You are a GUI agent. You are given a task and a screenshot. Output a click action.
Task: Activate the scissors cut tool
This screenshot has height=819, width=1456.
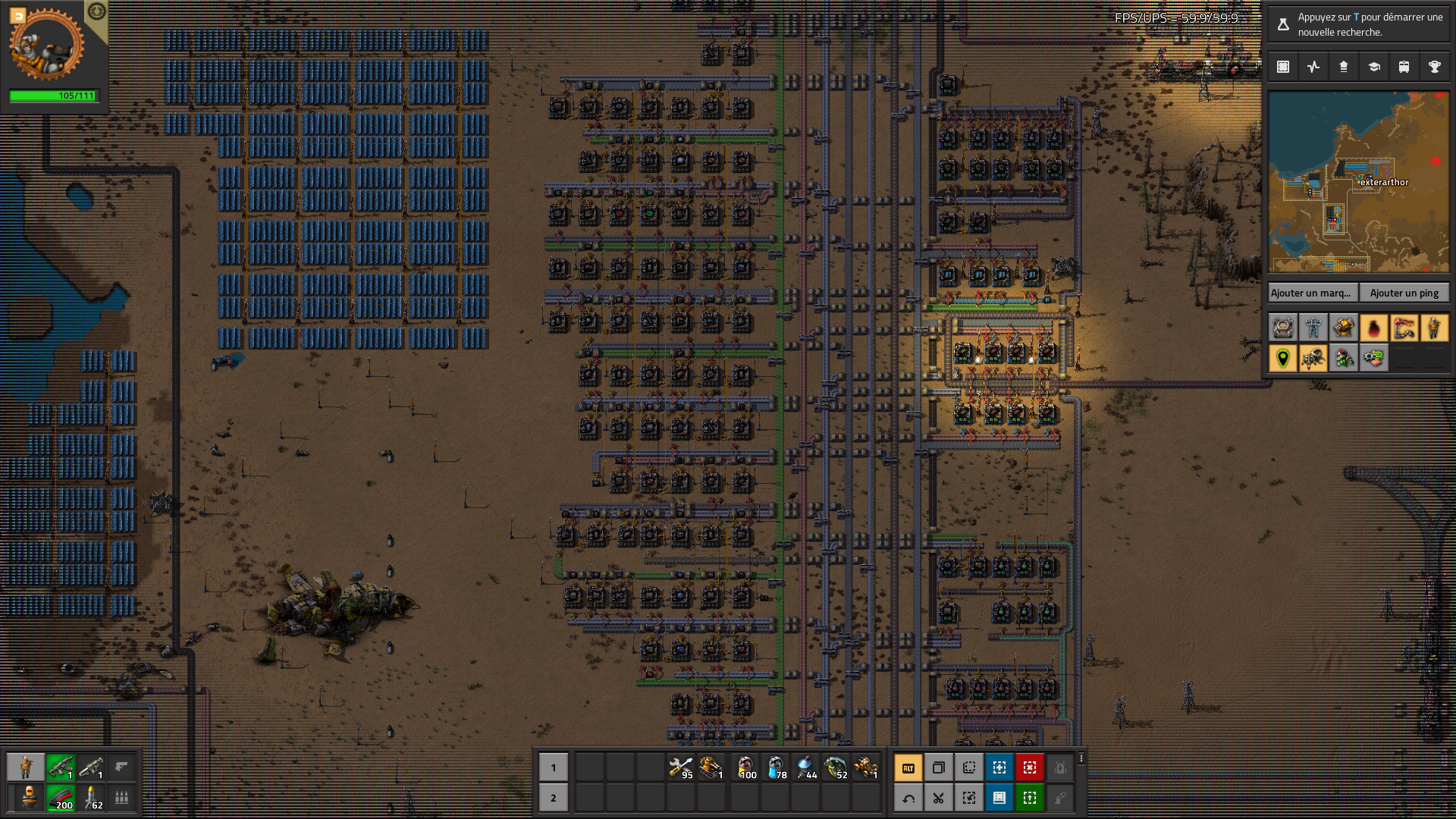[x=939, y=798]
